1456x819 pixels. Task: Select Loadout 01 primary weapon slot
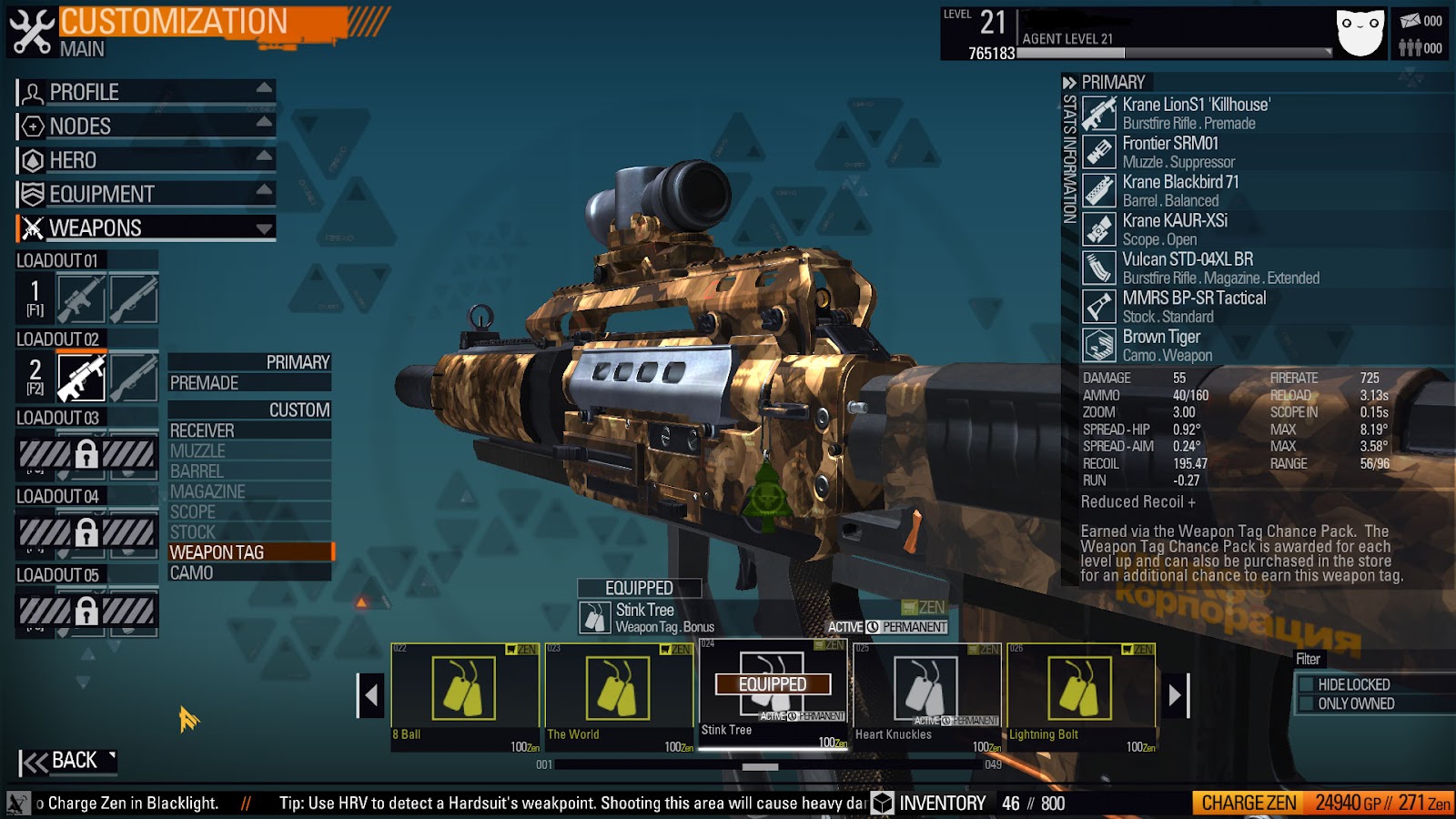pos(81,299)
